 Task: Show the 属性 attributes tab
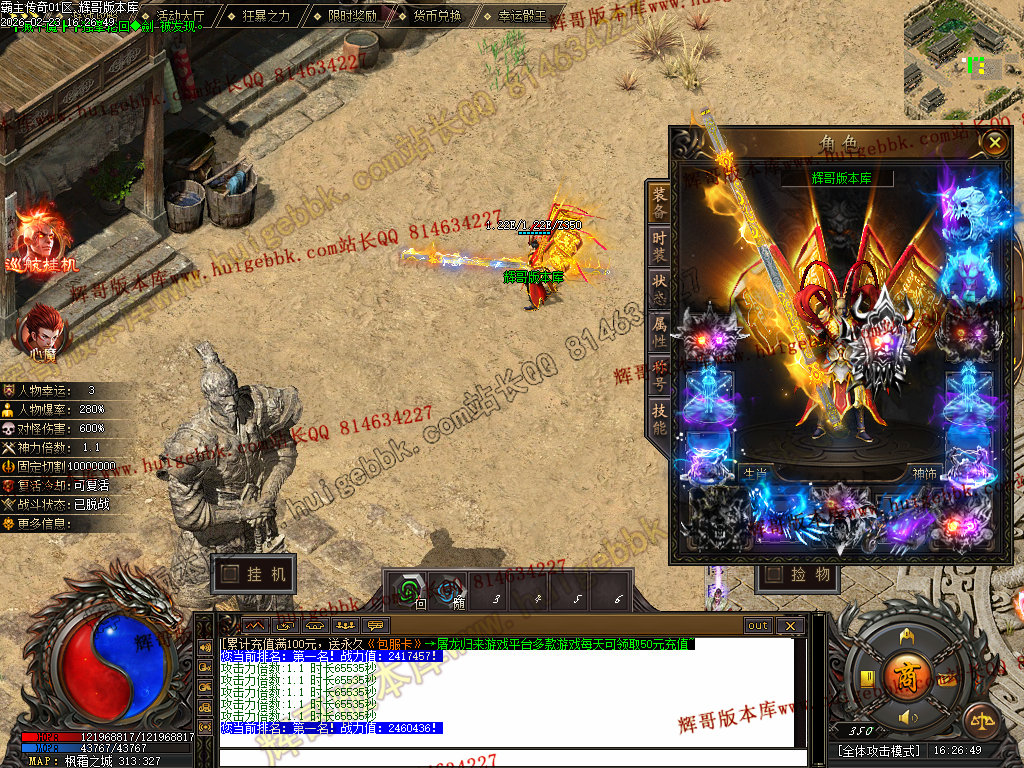659,335
